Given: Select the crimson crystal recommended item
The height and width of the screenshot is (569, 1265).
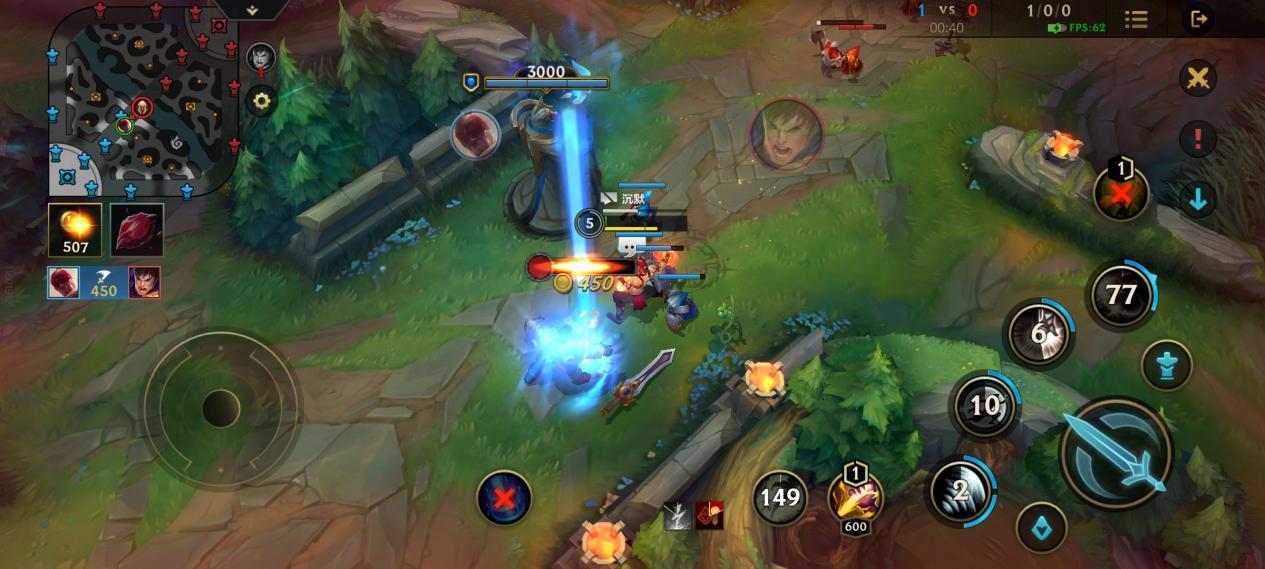Looking at the screenshot, I should click(136, 230).
